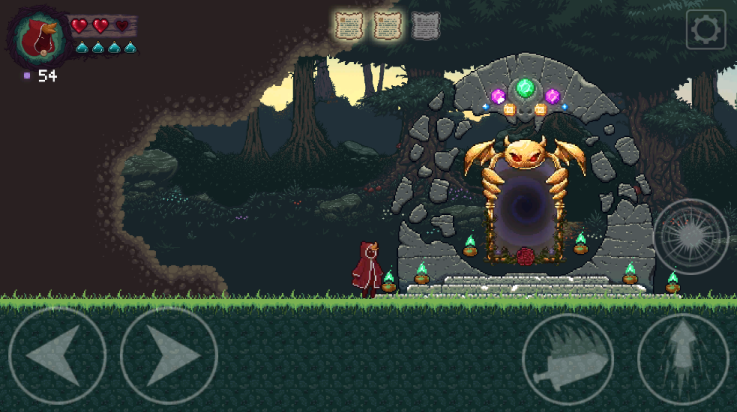Tap the move right arrow button
The width and height of the screenshot is (737, 412).
pyautogui.click(x=168, y=355)
